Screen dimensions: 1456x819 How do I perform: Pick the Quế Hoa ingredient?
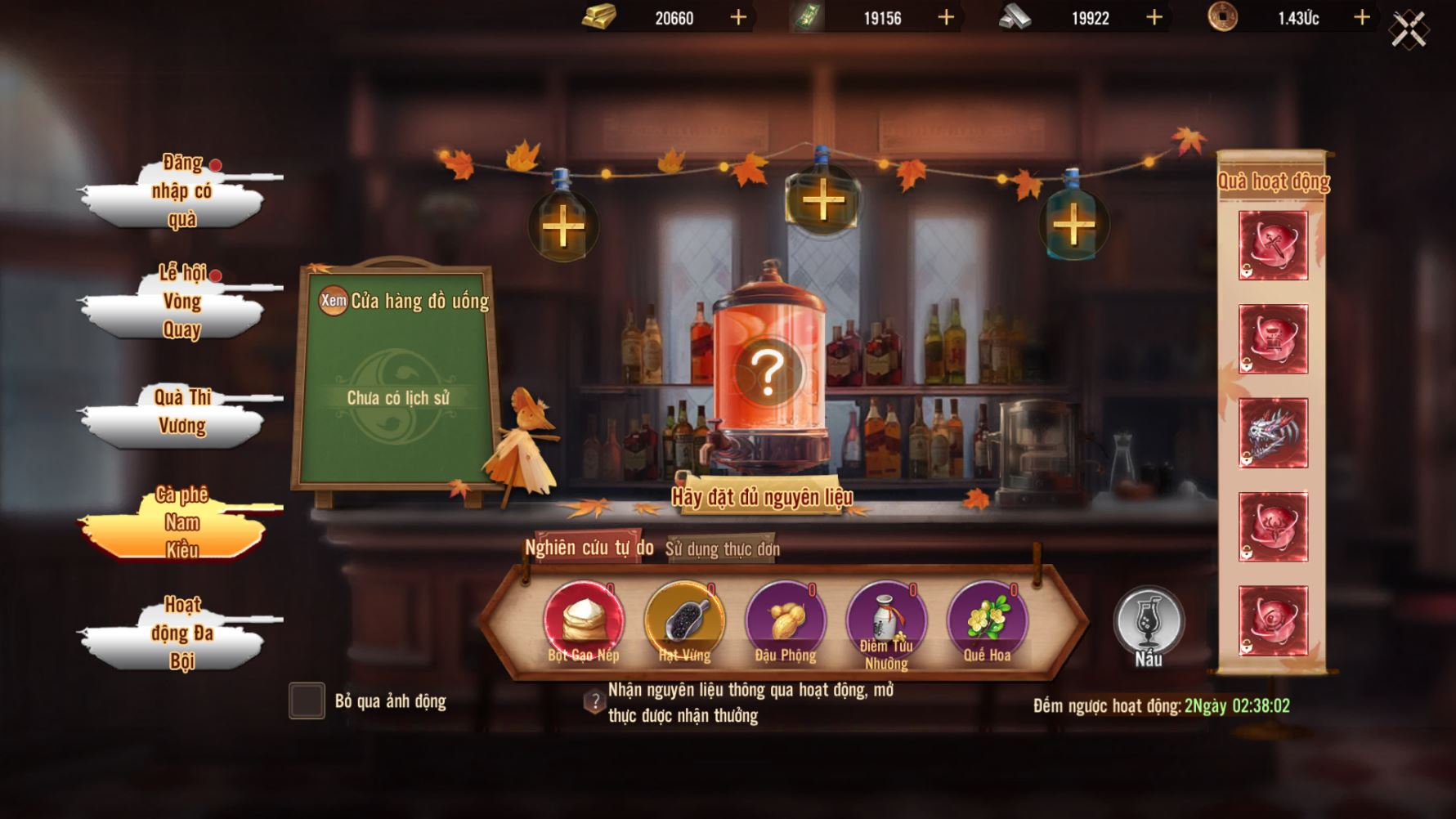click(x=987, y=621)
